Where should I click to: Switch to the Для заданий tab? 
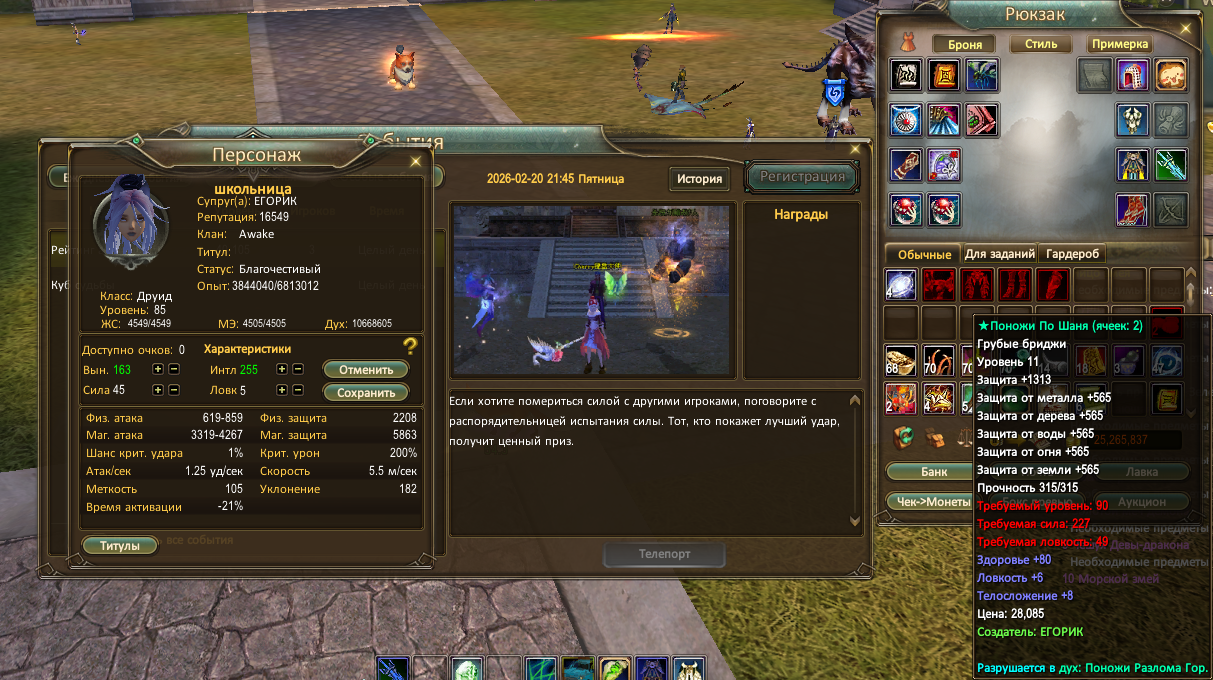click(998, 254)
